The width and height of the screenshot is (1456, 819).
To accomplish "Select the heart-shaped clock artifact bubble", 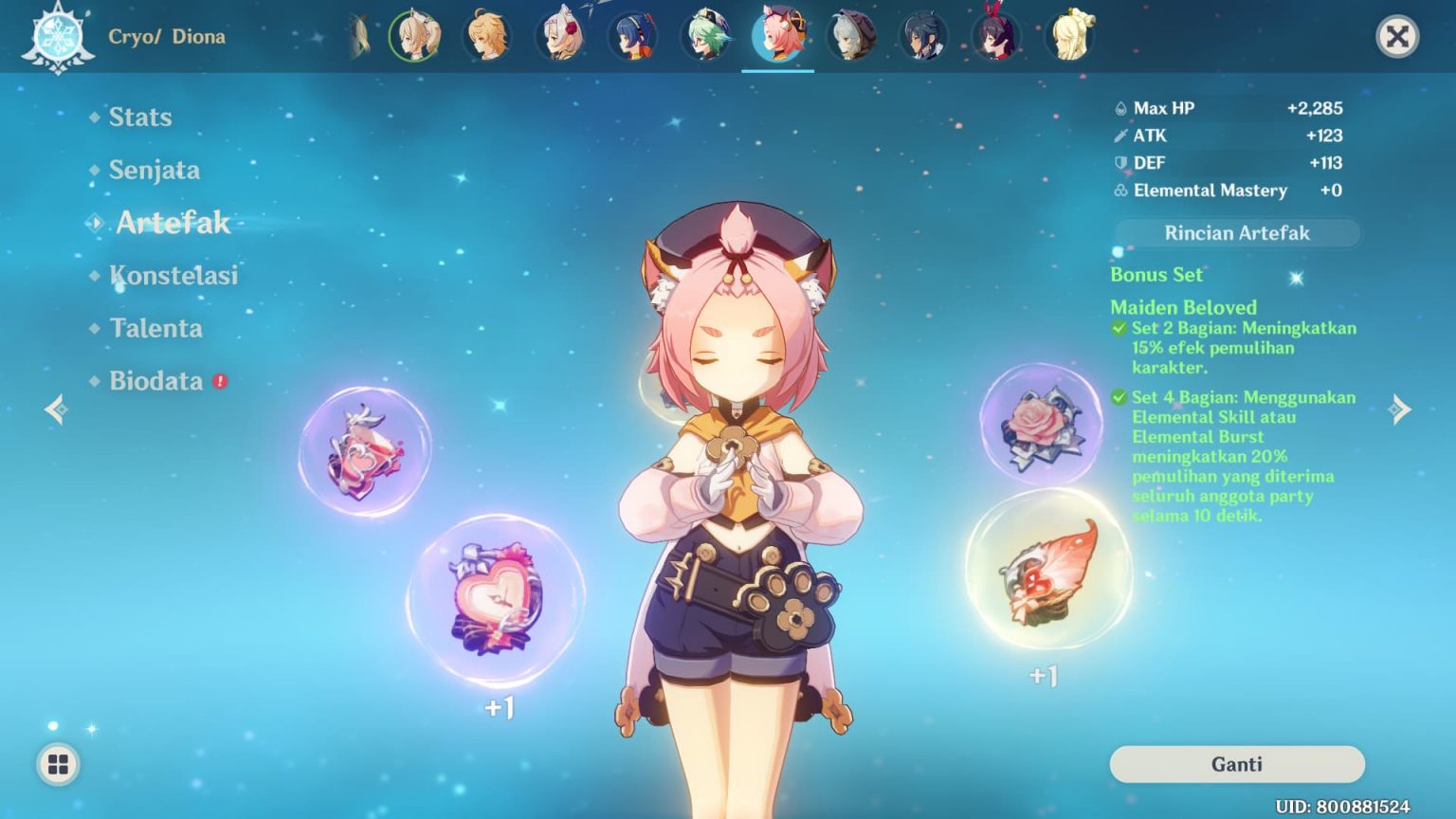I will click(x=496, y=599).
